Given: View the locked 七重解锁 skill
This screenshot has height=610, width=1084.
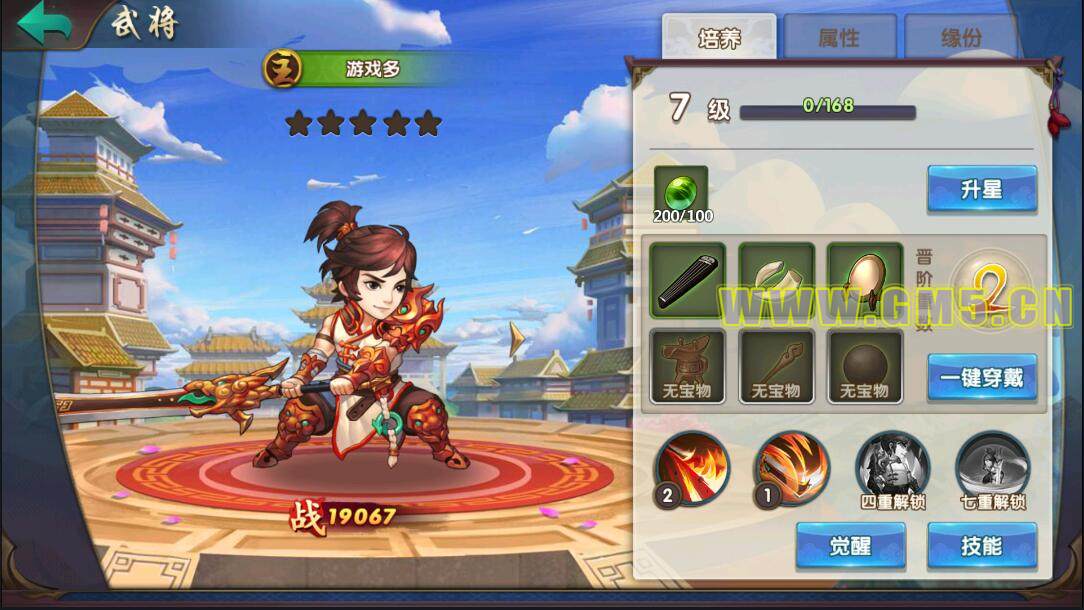Looking at the screenshot, I should coord(992,467).
